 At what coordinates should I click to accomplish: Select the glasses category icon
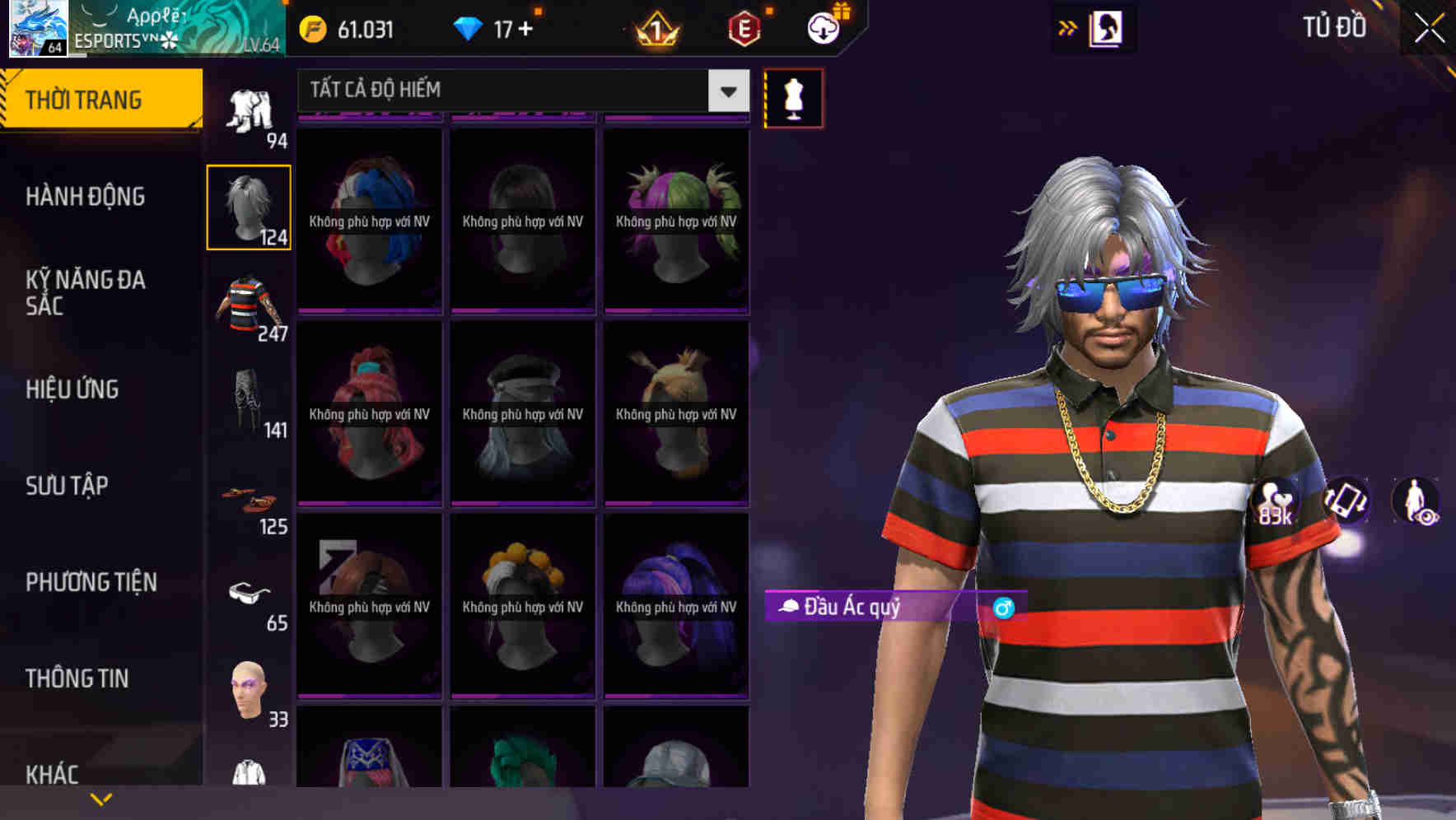tap(248, 594)
